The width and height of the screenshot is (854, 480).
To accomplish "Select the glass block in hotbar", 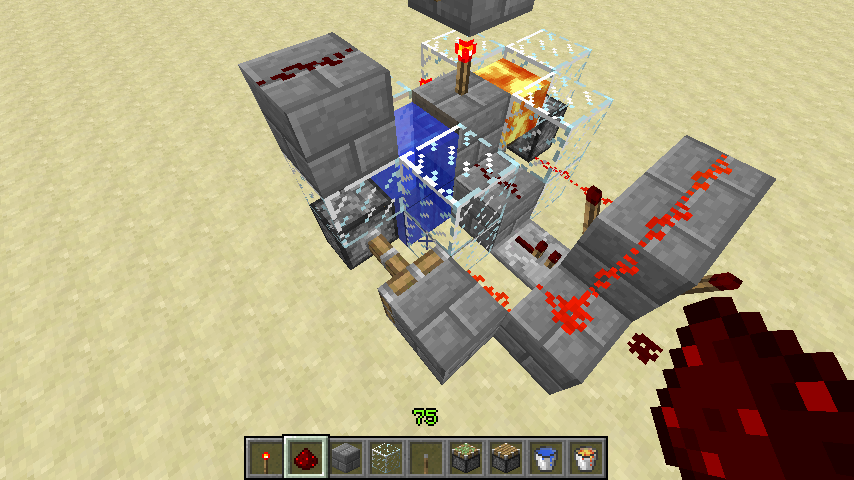I will (384, 458).
